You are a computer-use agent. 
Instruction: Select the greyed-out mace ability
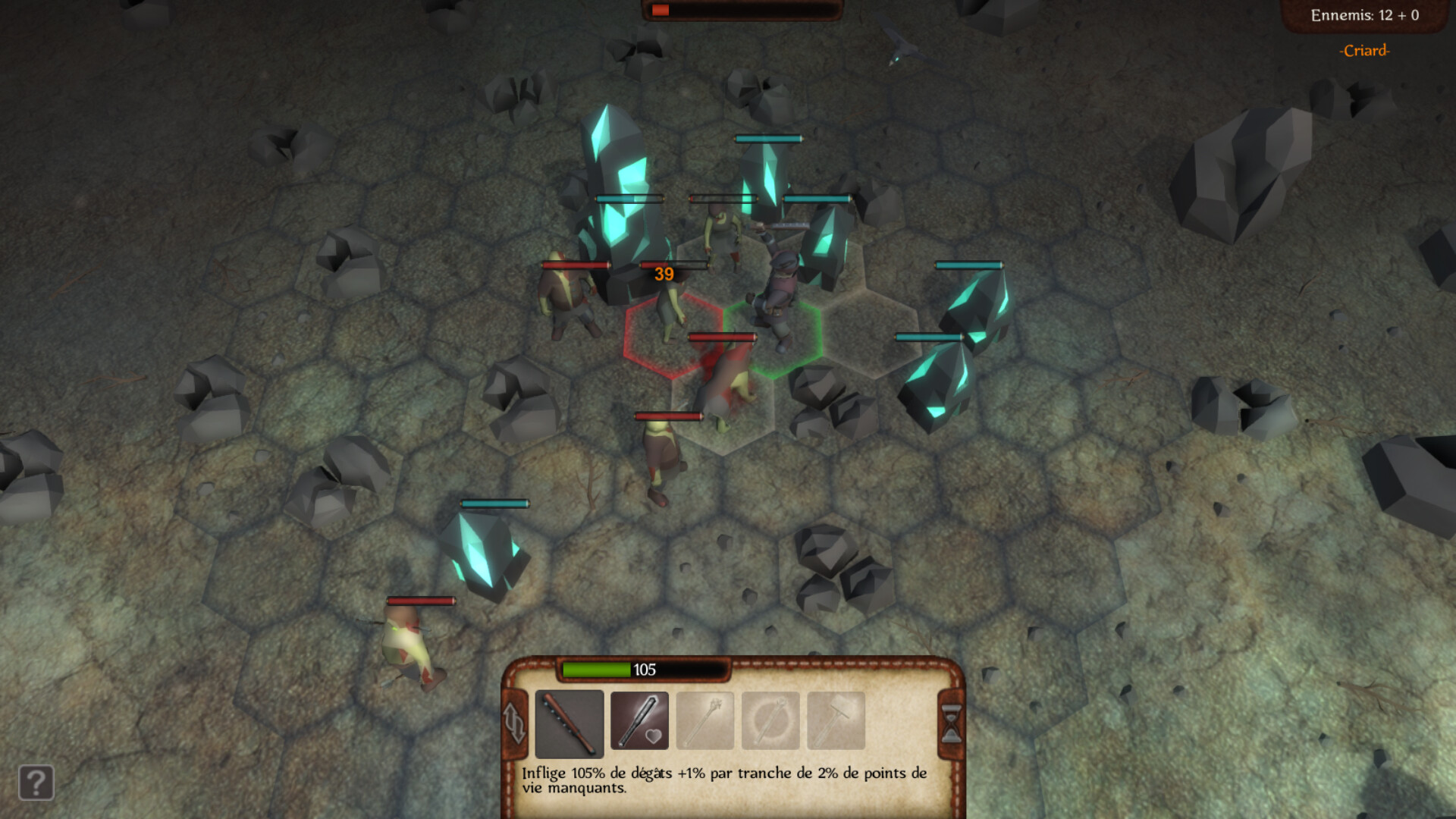(704, 720)
